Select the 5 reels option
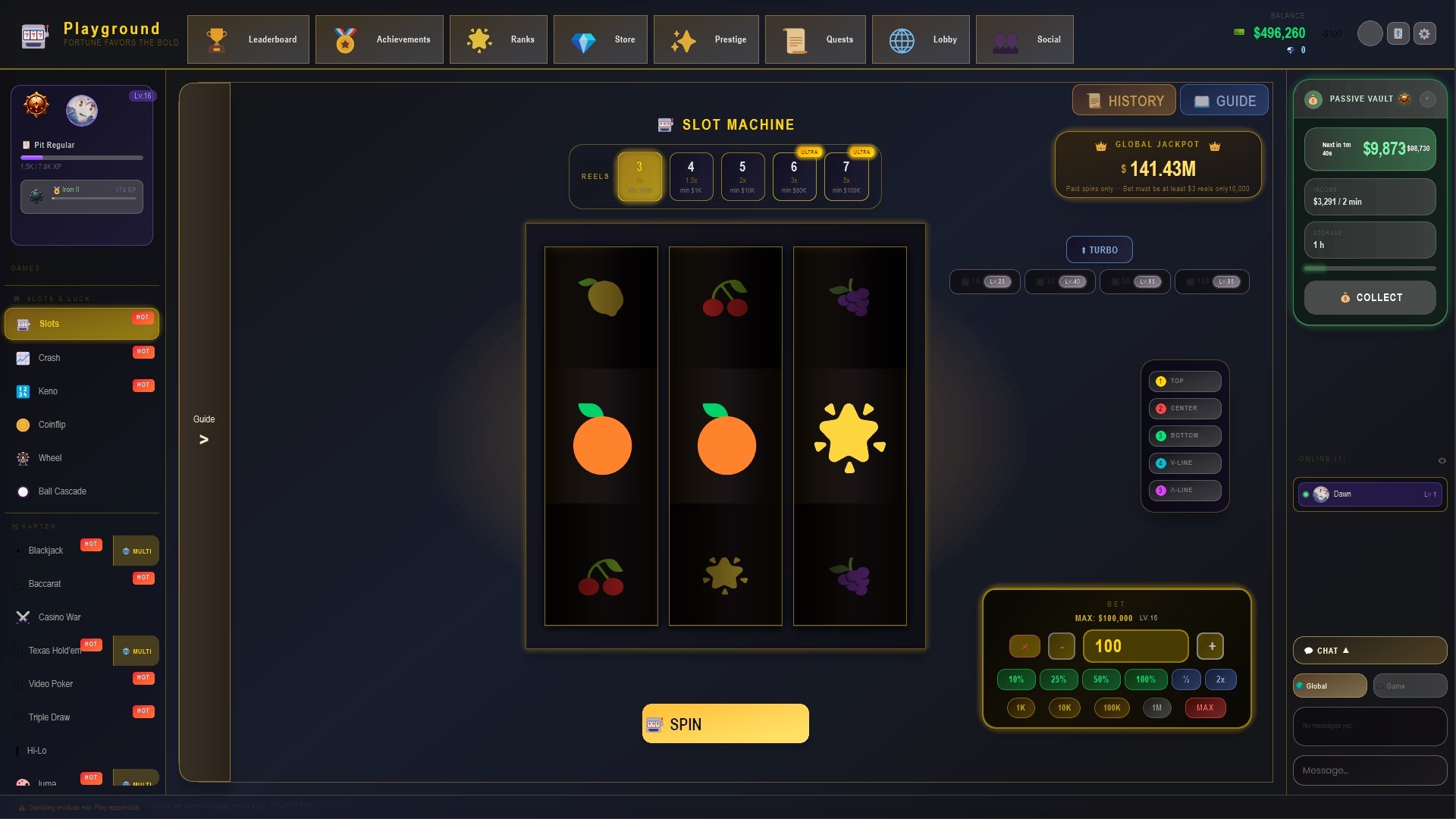This screenshot has height=819, width=1456. 742,177
